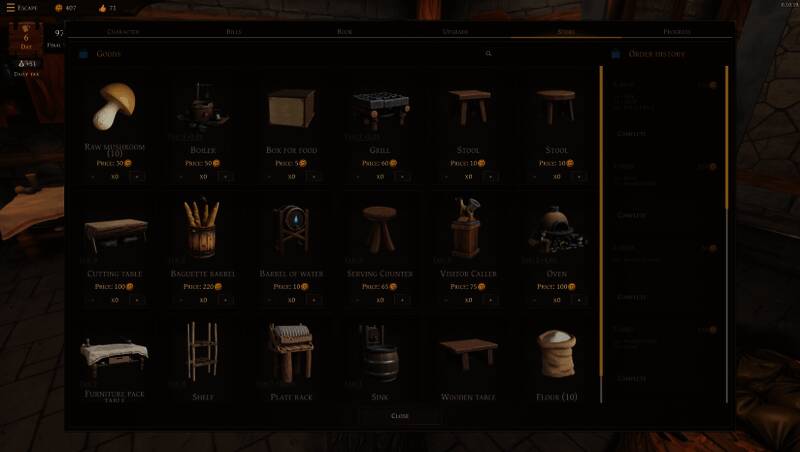Image resolution: width=800 pixels, height=452 pixels.
Task: Switch to the Character tab
Action: [122, 32]
